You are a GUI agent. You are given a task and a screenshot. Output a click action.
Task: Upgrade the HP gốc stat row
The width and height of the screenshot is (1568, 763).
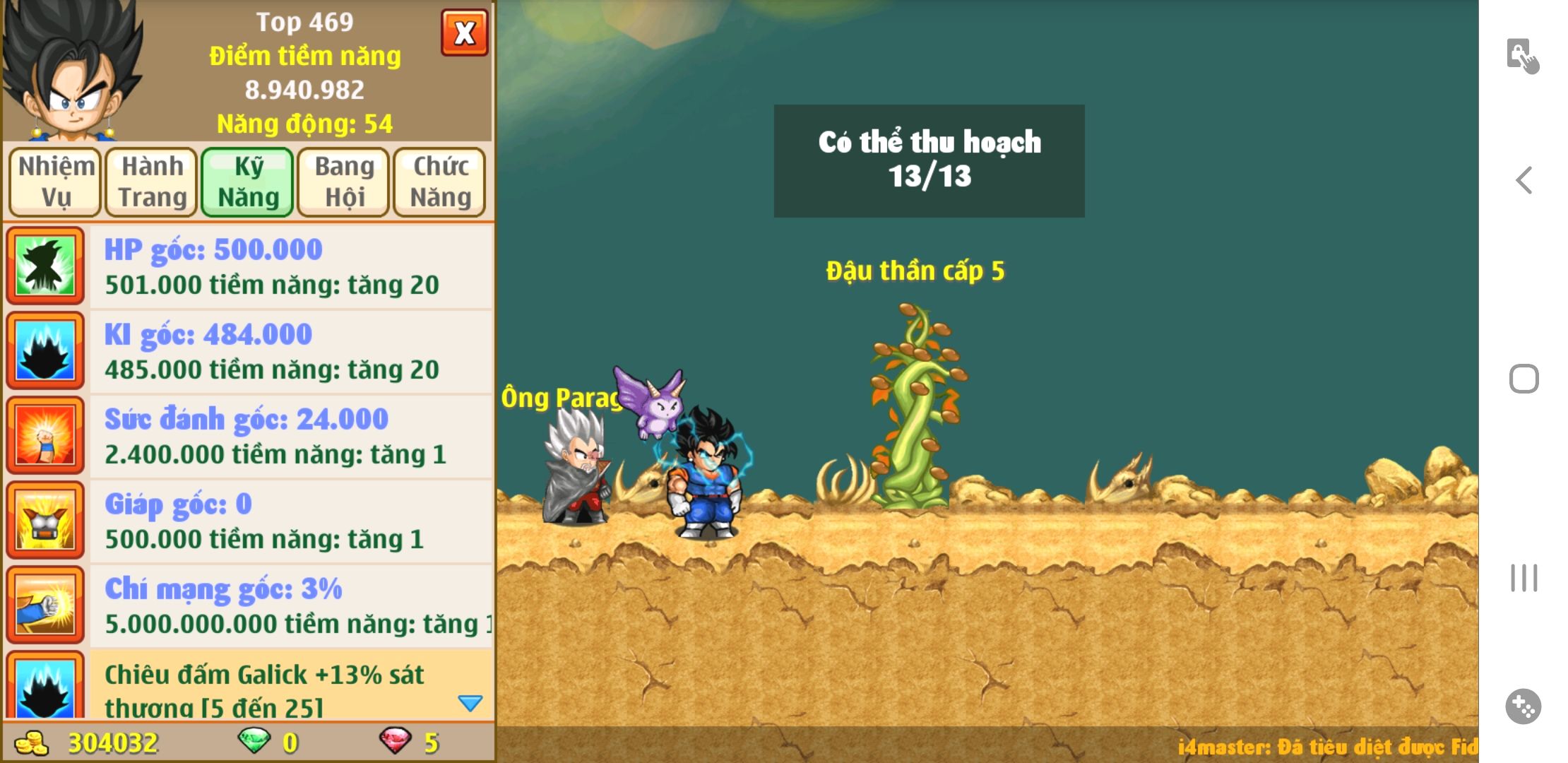coord(290,266)
